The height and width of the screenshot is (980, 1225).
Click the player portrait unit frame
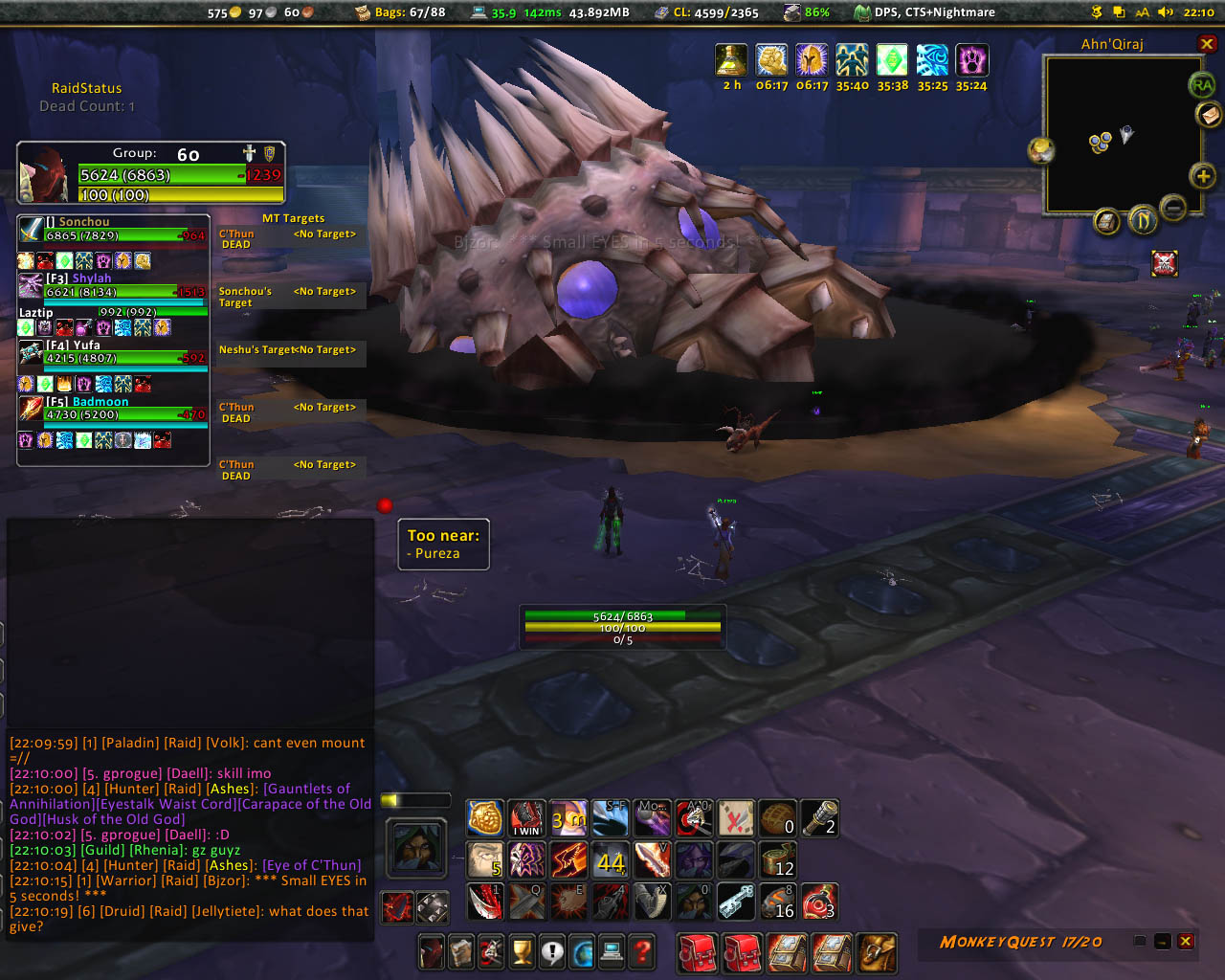(x=44, y=174)
